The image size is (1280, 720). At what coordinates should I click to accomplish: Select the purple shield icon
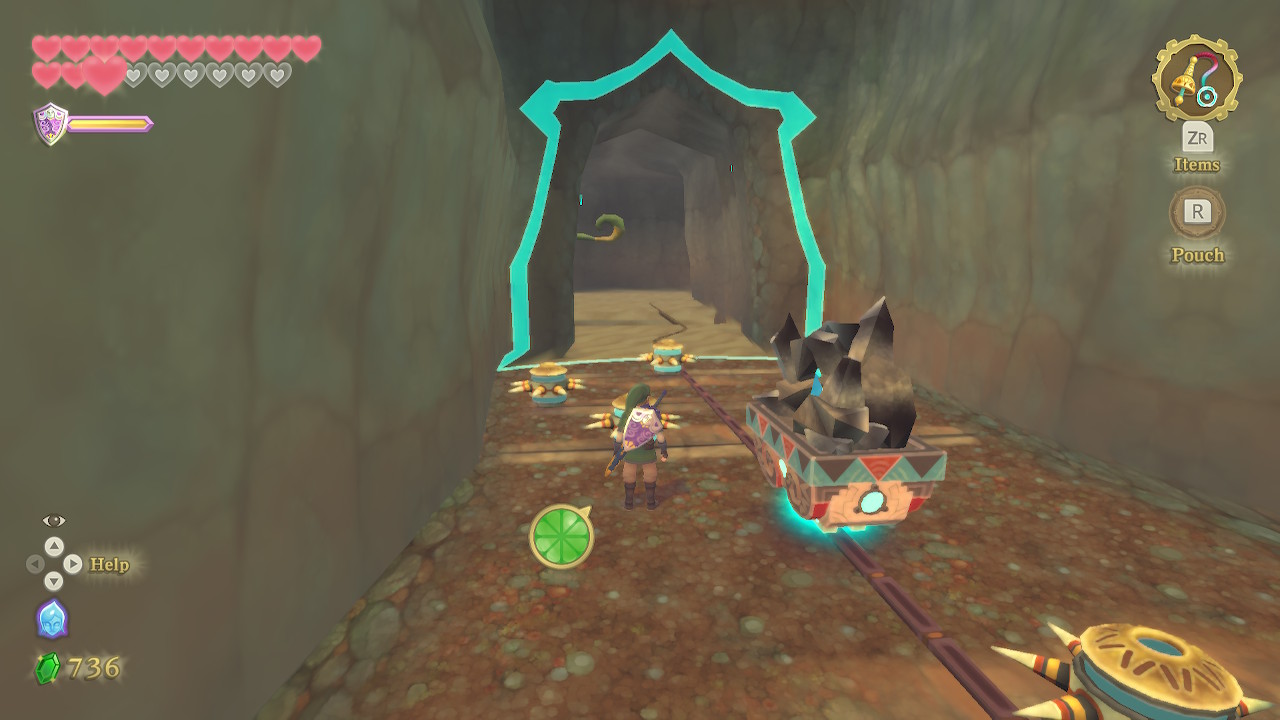[x=50, y=124]
